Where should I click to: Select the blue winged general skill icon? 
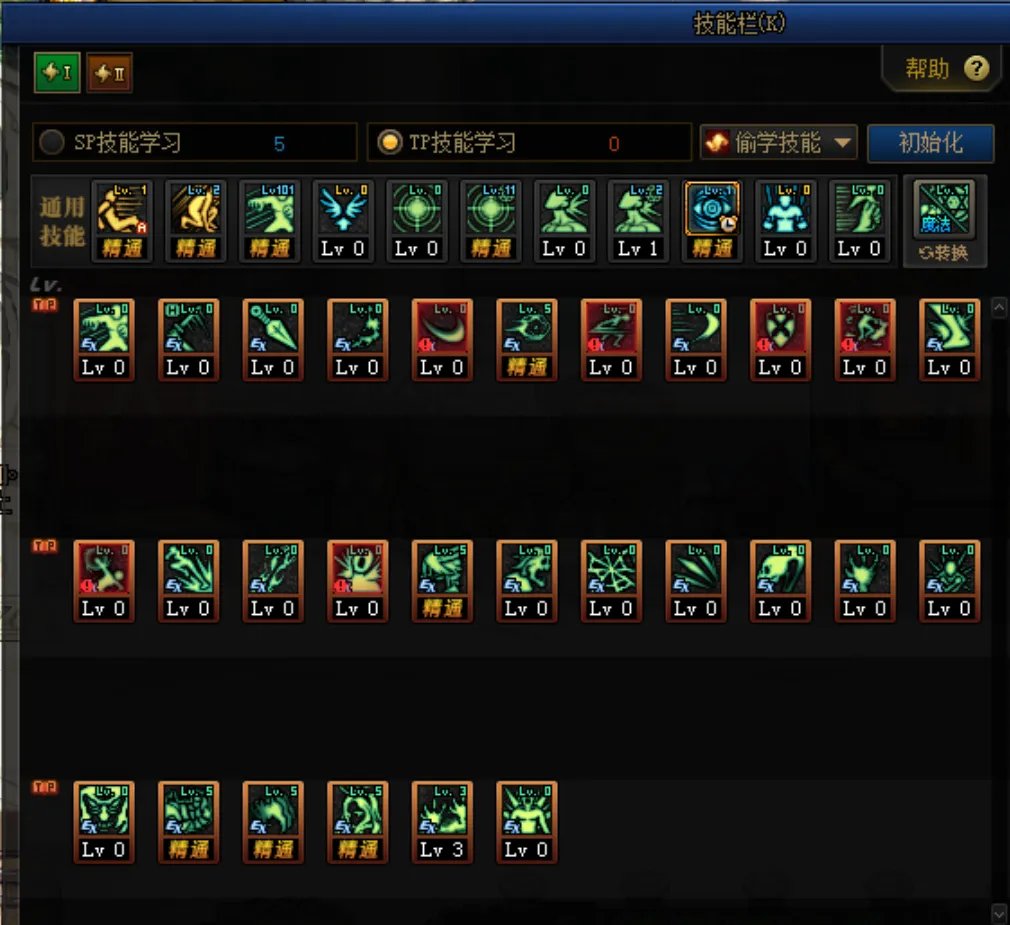[x=343, y=210]
